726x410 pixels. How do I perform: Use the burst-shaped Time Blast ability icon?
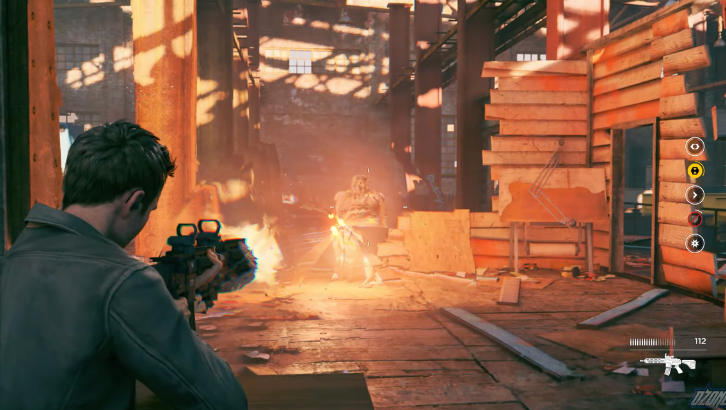(x=695, y=242)
